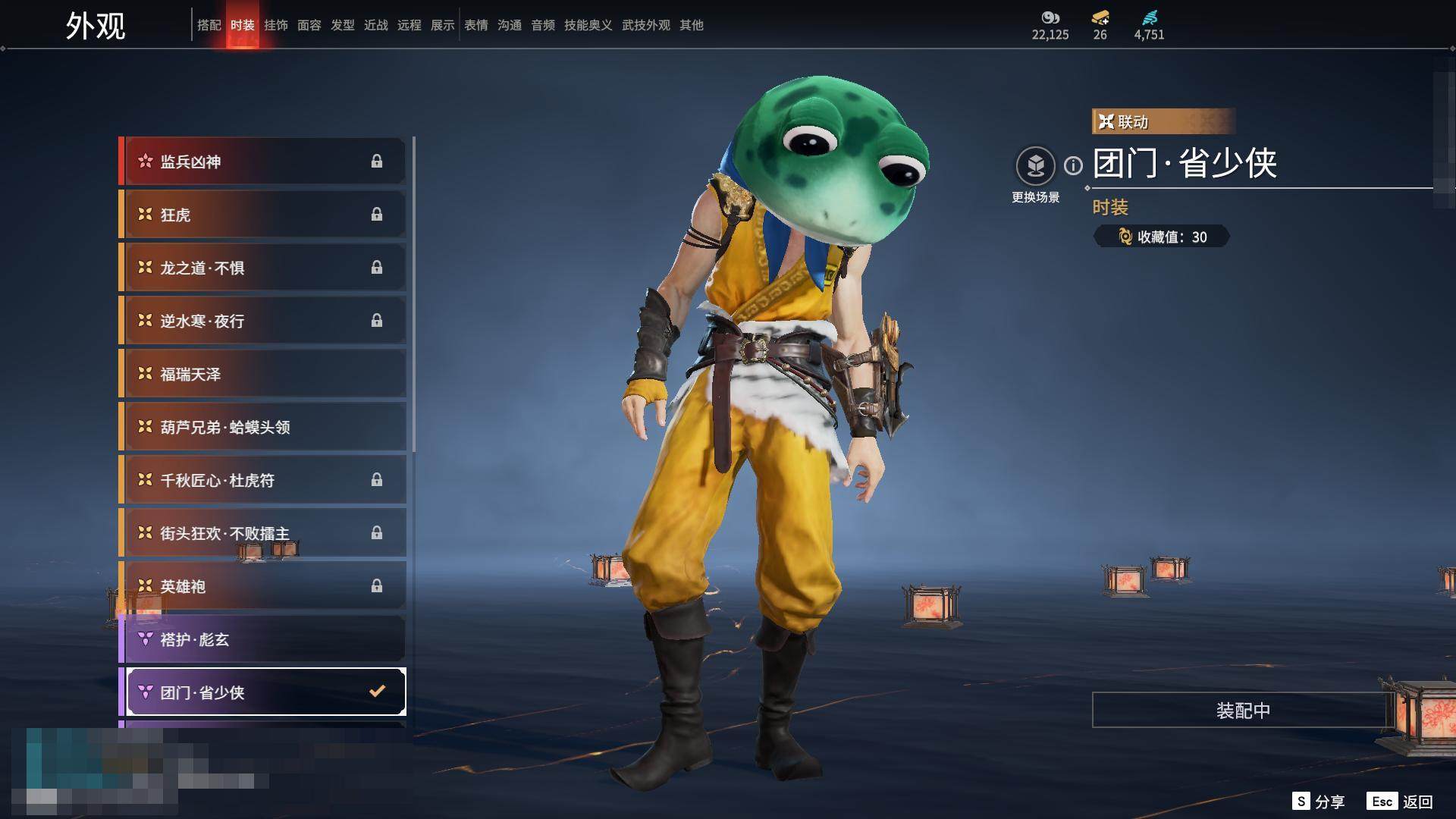Choose the 葫芦兄弟·蛤蟆头领 outfit
This screenshot has height=819, width=1456.
[264, 427]
